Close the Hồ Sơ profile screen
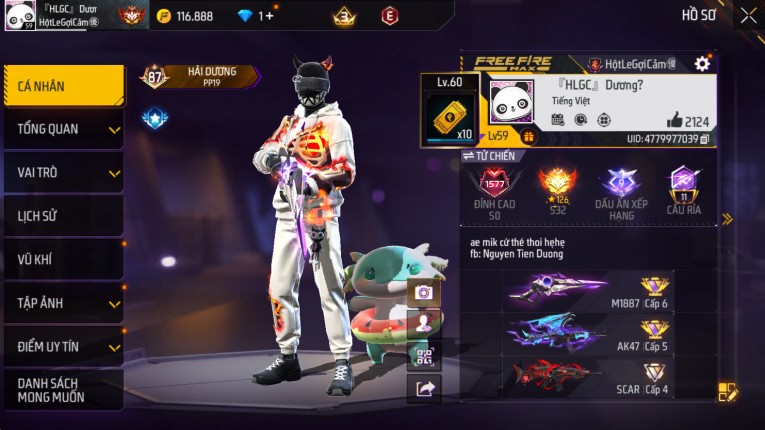This screenshot has width=765, height=430. [x=748, y=15]
